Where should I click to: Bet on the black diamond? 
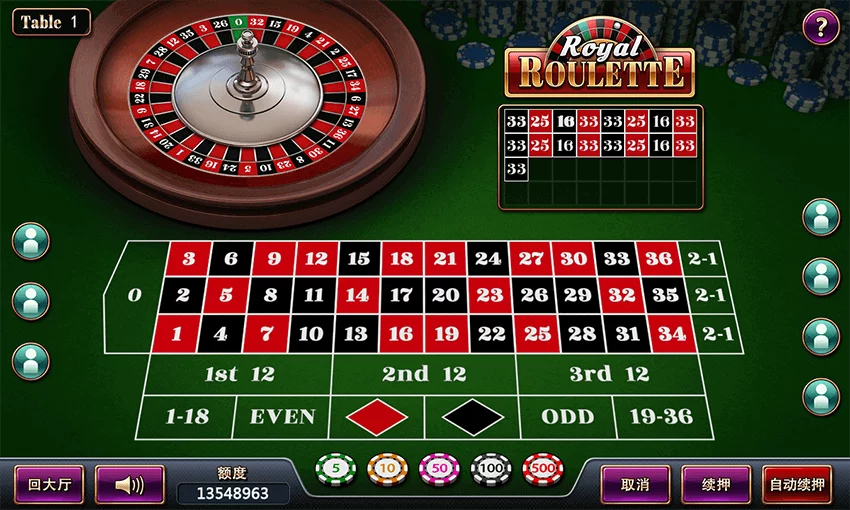472,417
